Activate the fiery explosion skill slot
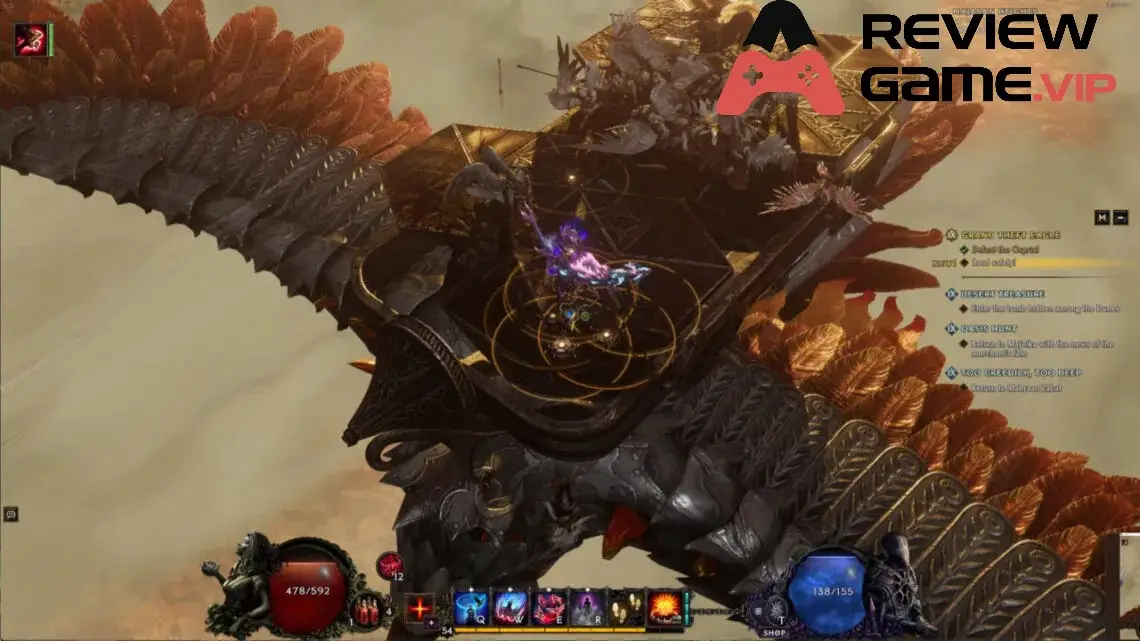Screen dimensions: 1140x641 [665, 606]
